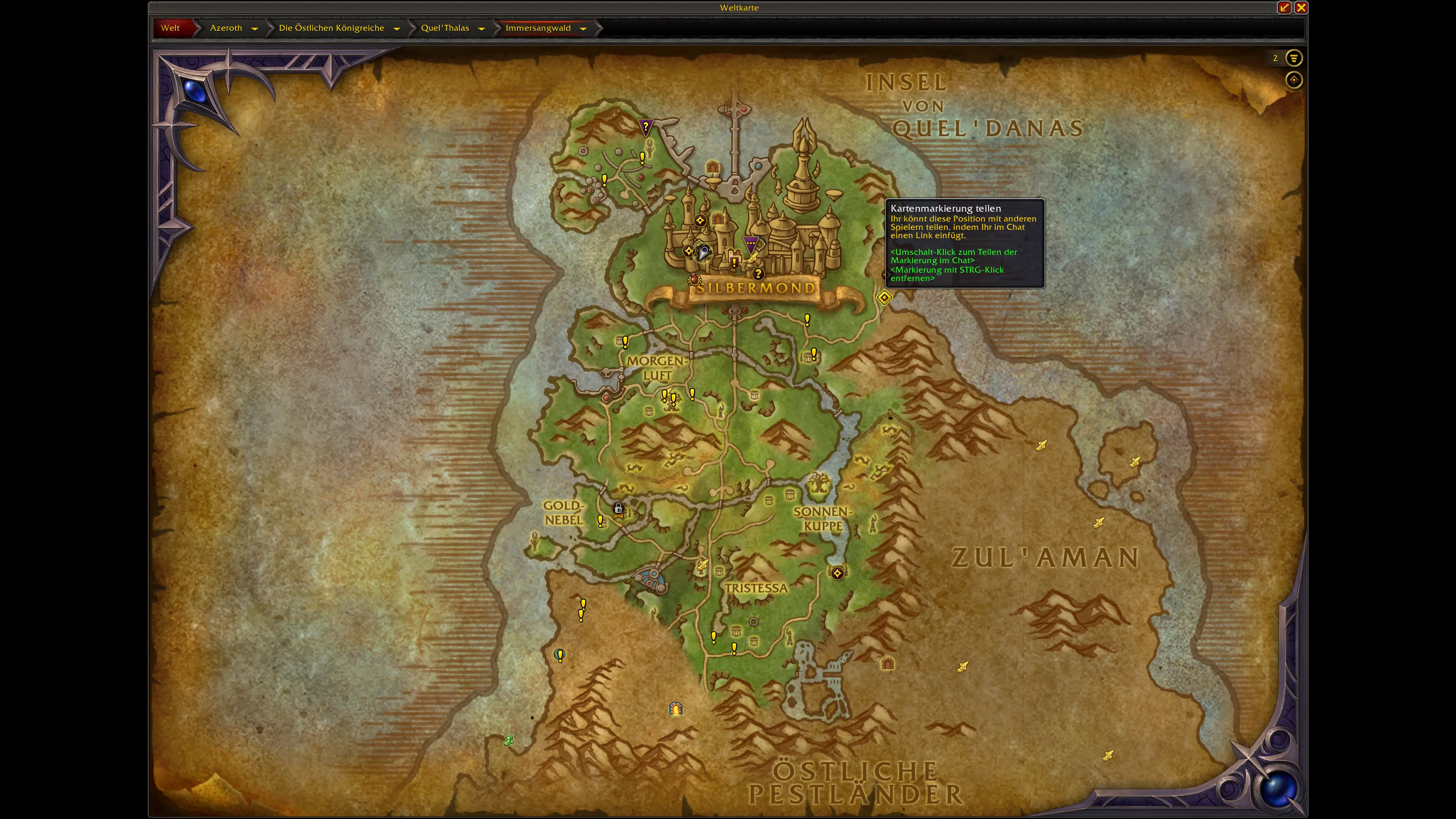This screenshot has height=819, width=1456.
Task: Switch to the Quel'Thalas map
Action: pos(445,28)
